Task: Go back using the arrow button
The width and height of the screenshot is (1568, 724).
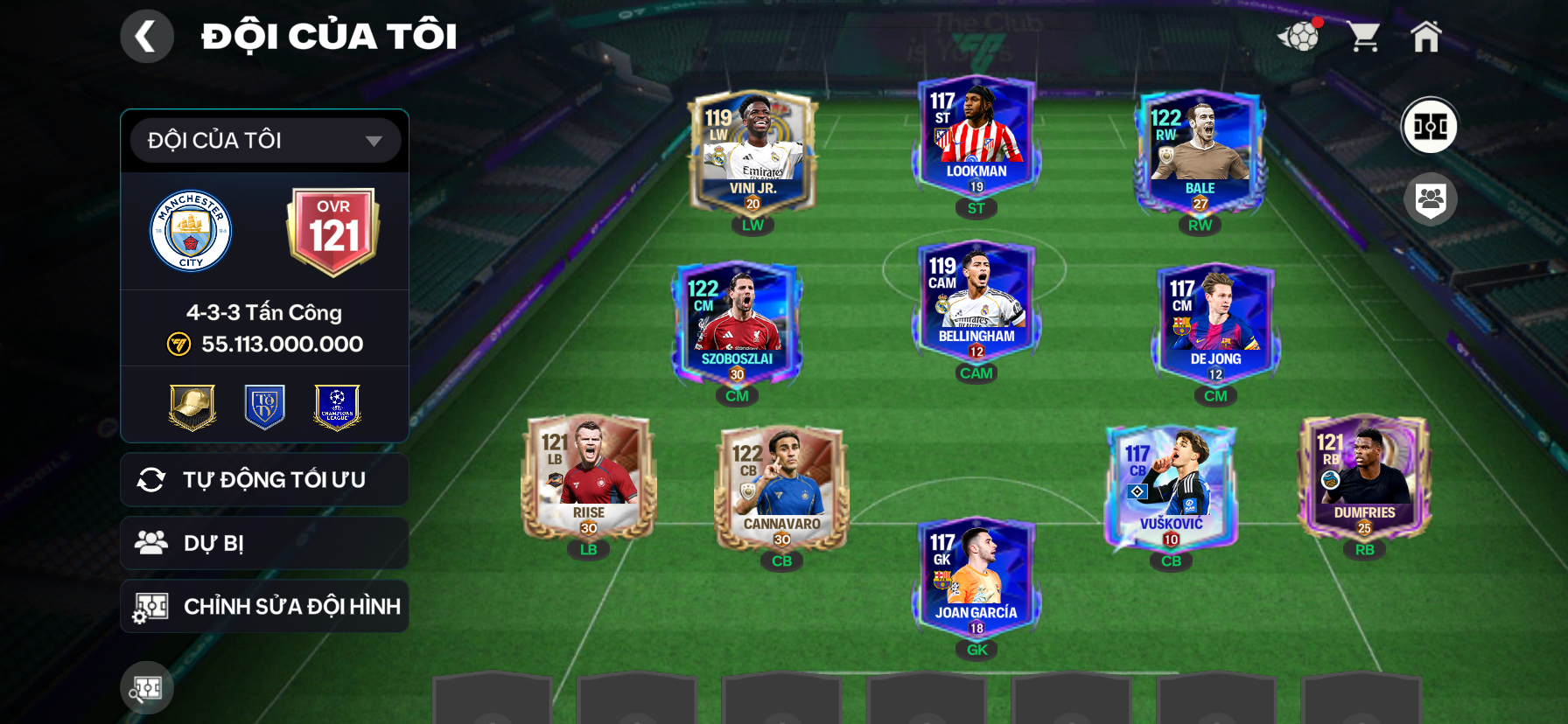Action: click(146, 37)
